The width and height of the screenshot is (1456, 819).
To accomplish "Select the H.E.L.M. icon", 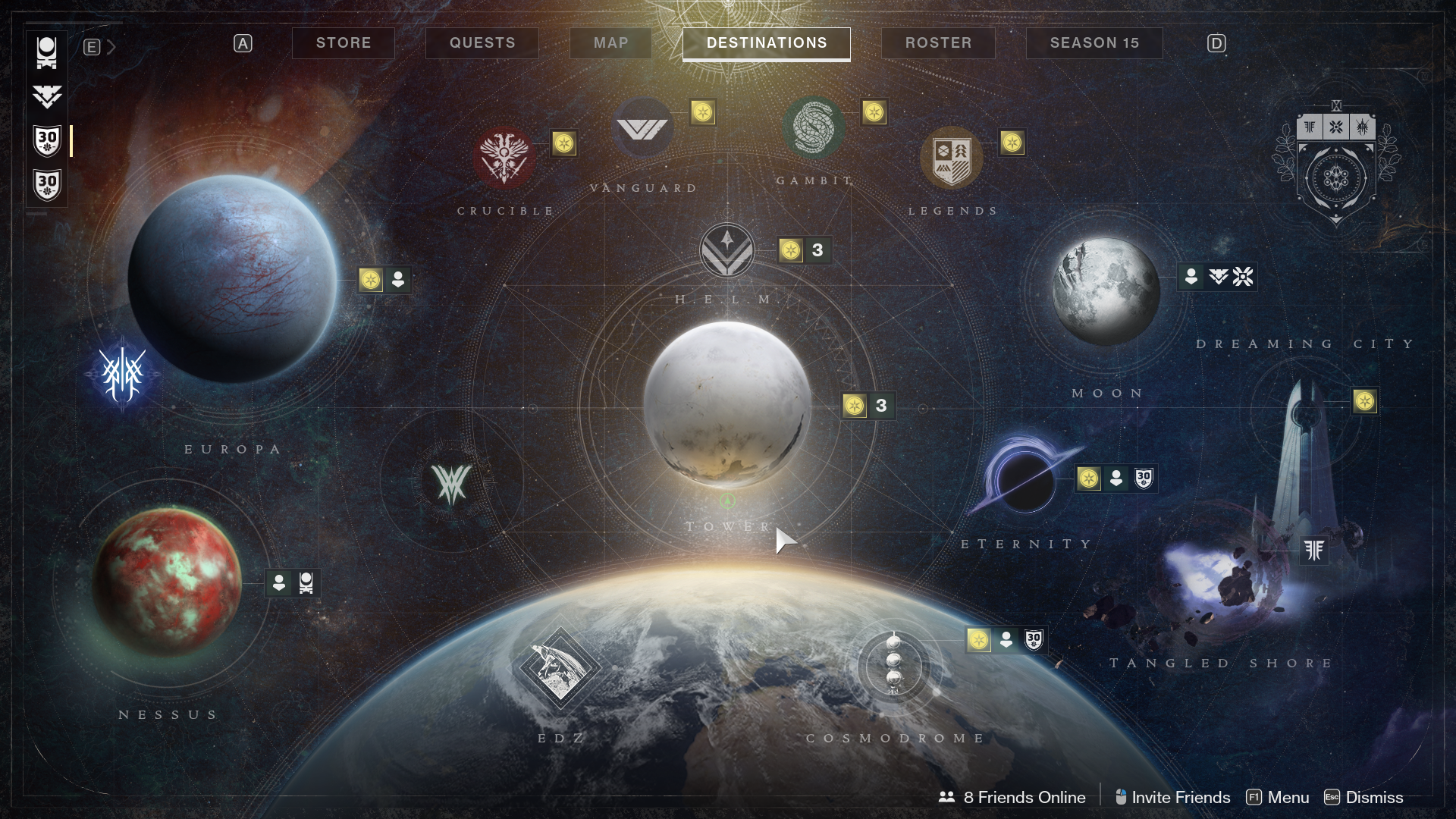I will point(726,251).
